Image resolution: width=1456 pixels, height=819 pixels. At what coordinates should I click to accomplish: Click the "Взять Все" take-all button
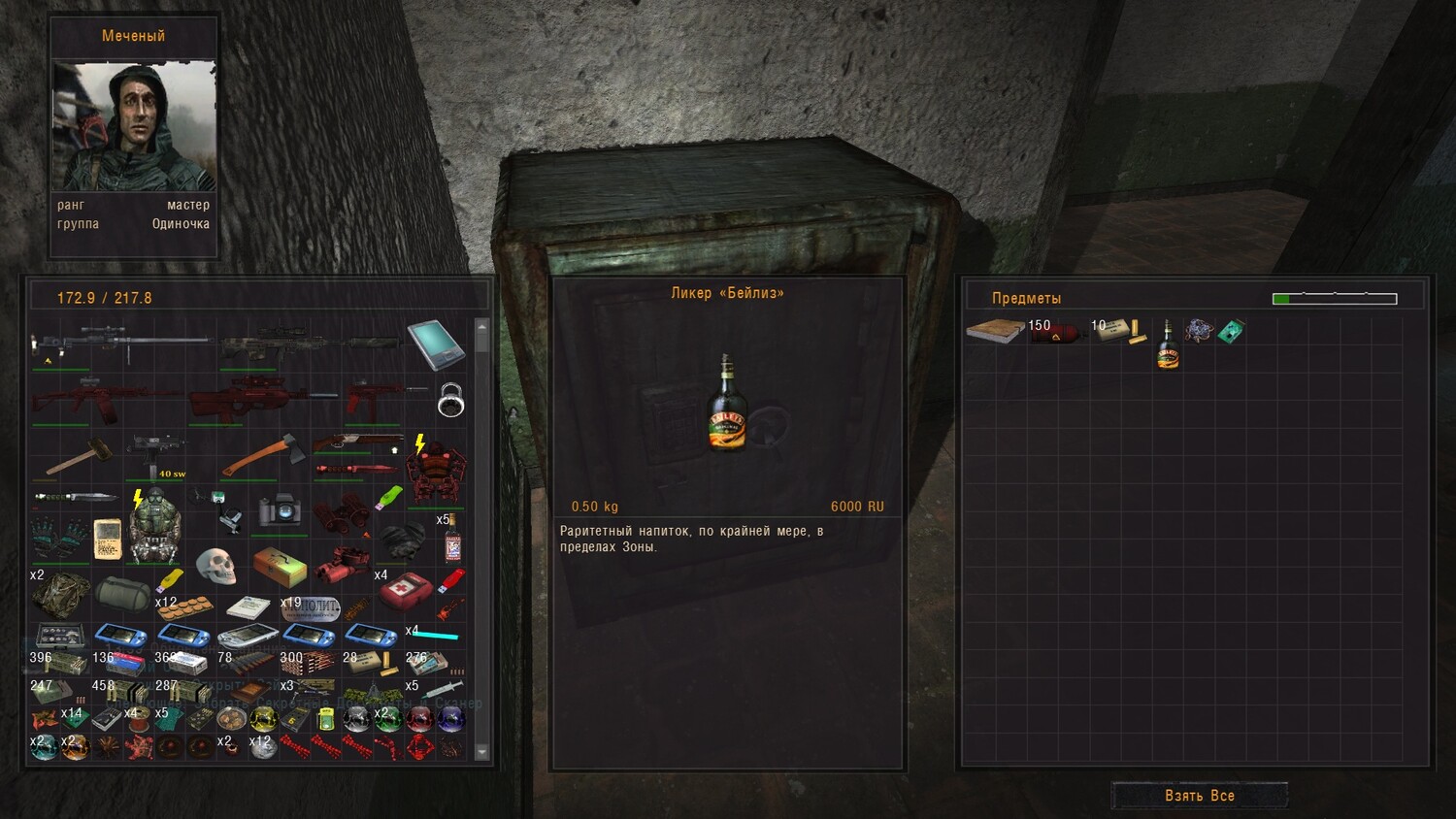point(1199,796)
